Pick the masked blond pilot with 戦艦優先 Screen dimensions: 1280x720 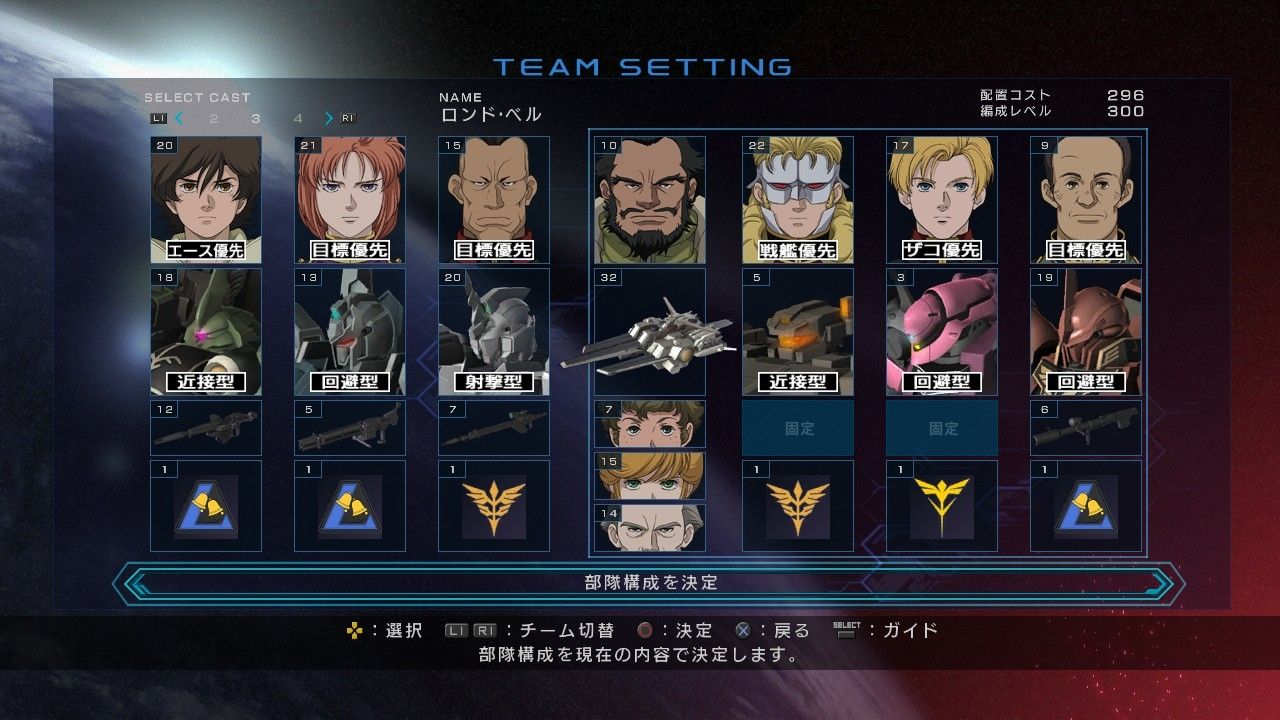tap(798, 199)
